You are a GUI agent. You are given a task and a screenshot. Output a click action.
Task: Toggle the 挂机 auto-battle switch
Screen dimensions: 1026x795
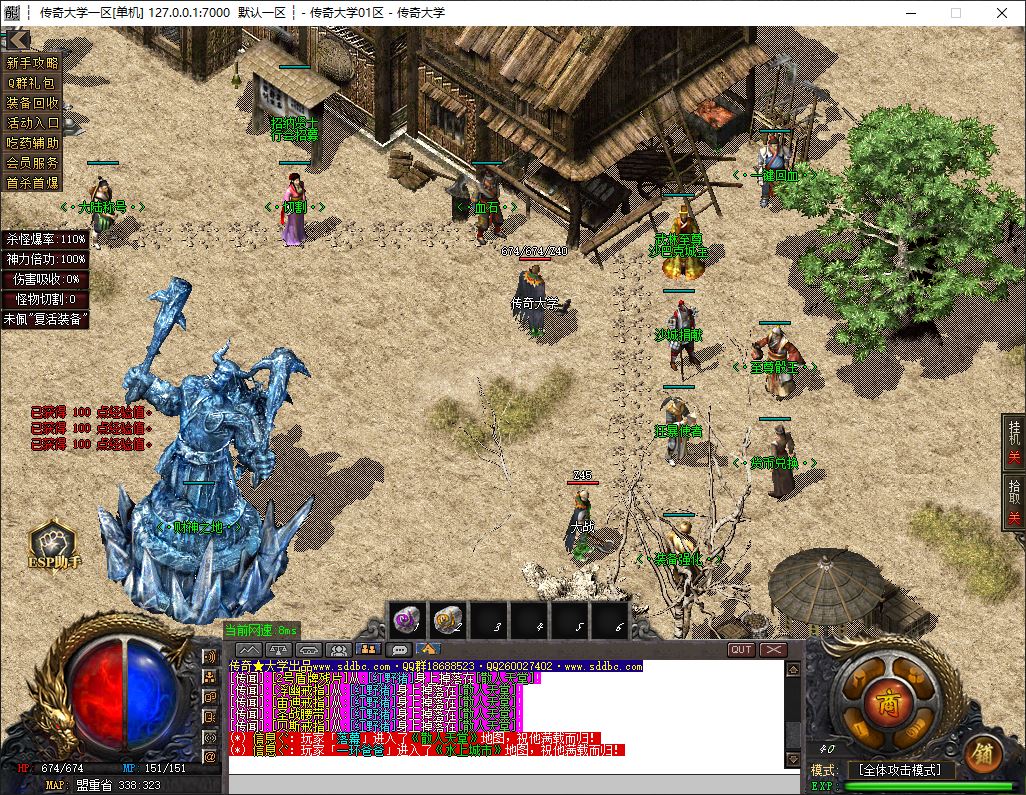[x=1013, y=440]
